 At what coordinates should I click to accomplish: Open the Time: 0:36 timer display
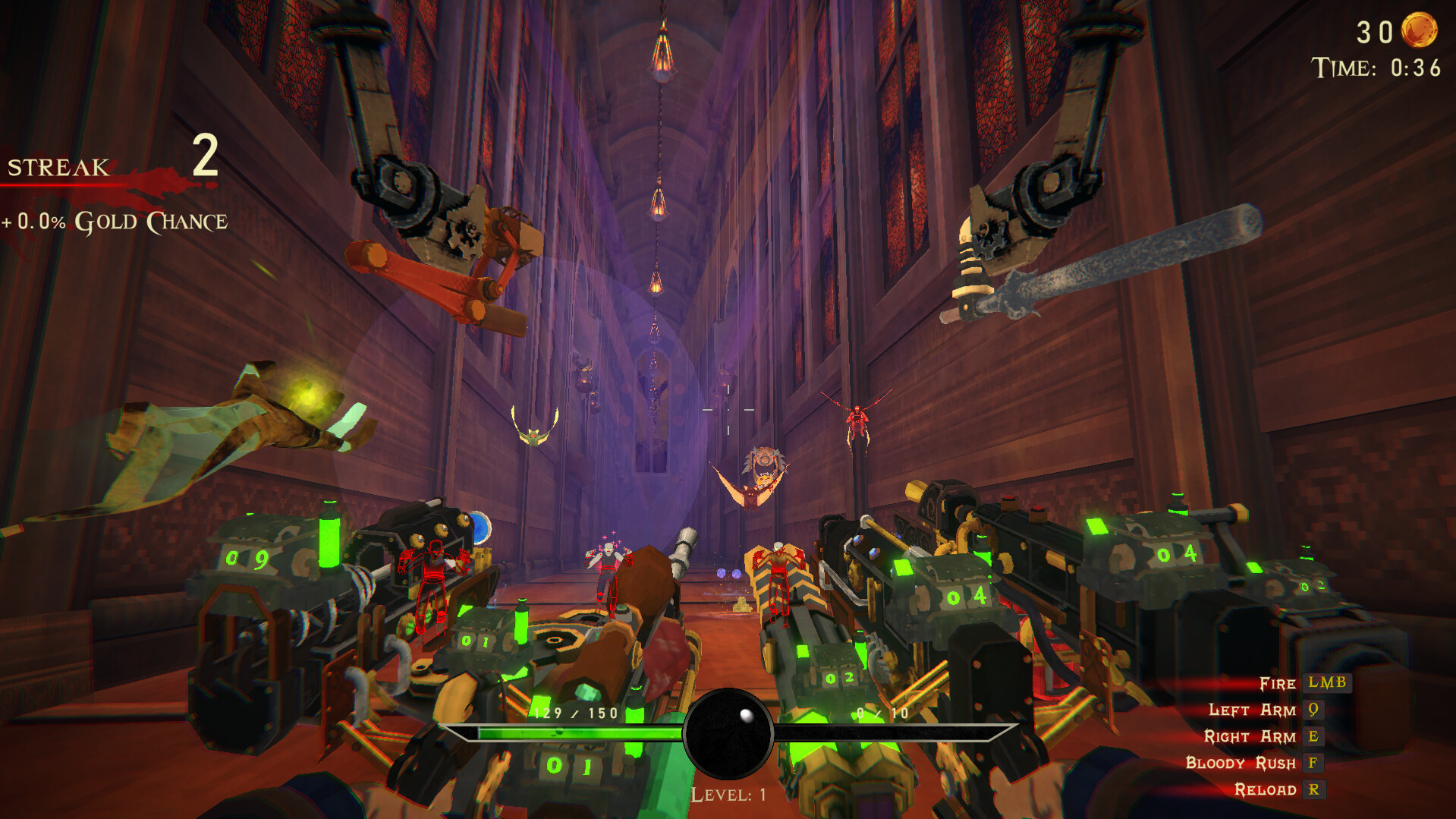pyautogui.click(x=1372, y=68)
